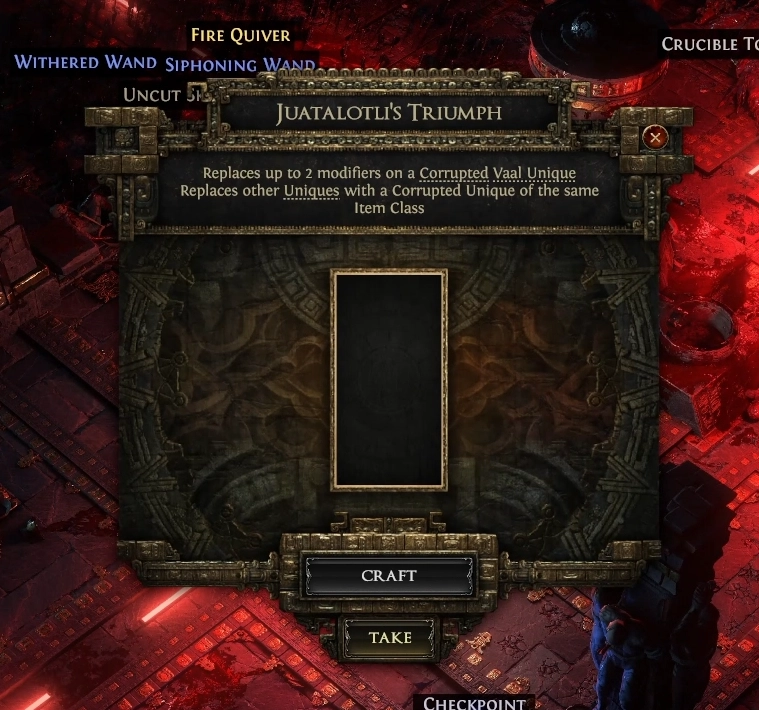Click the Craft button
759x710 pixels.
[389, 576]
